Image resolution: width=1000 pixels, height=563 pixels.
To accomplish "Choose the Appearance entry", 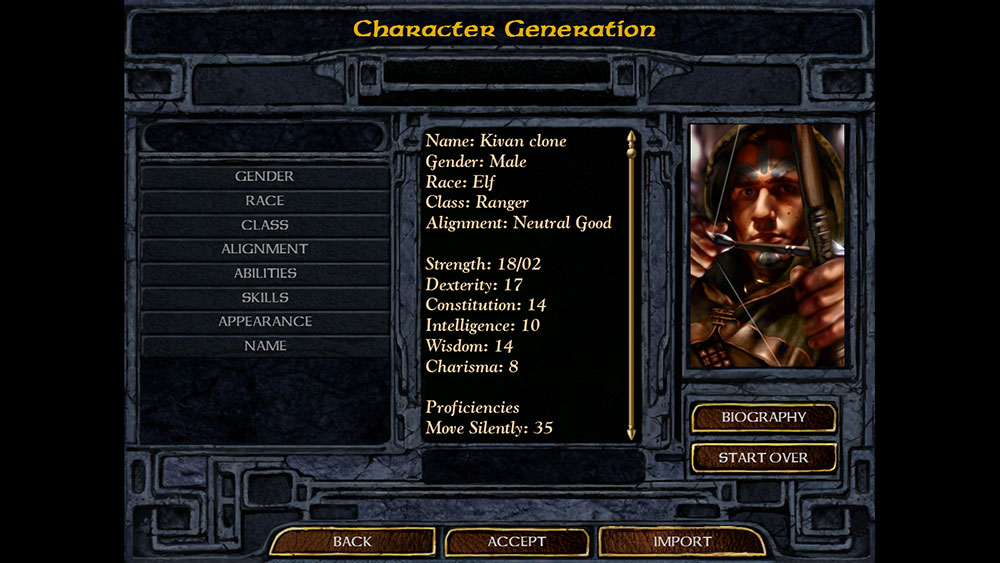I will (x=264, y=321).
